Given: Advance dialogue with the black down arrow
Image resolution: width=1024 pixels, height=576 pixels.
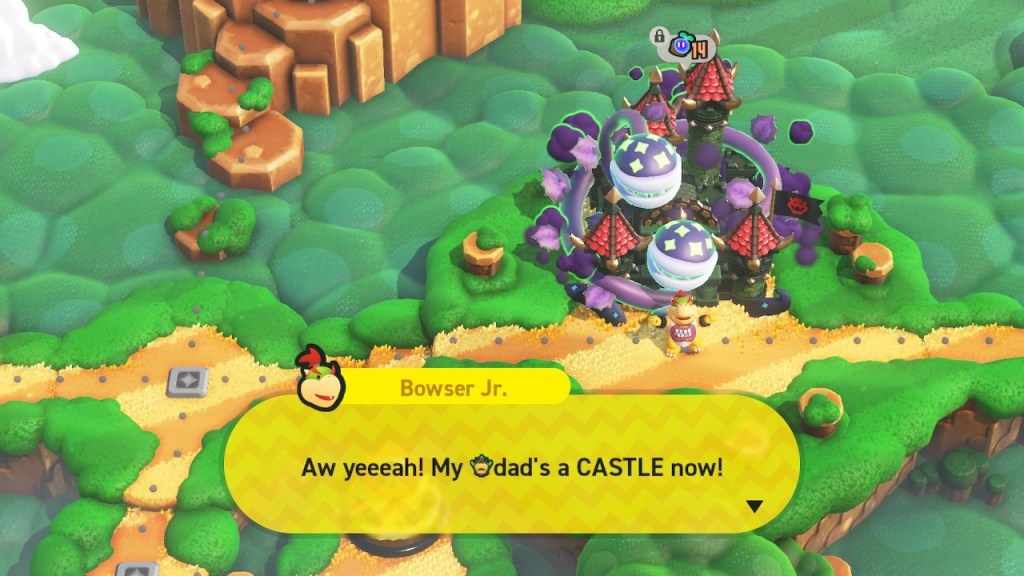Looking at the screenshot, I should (754, 506).
